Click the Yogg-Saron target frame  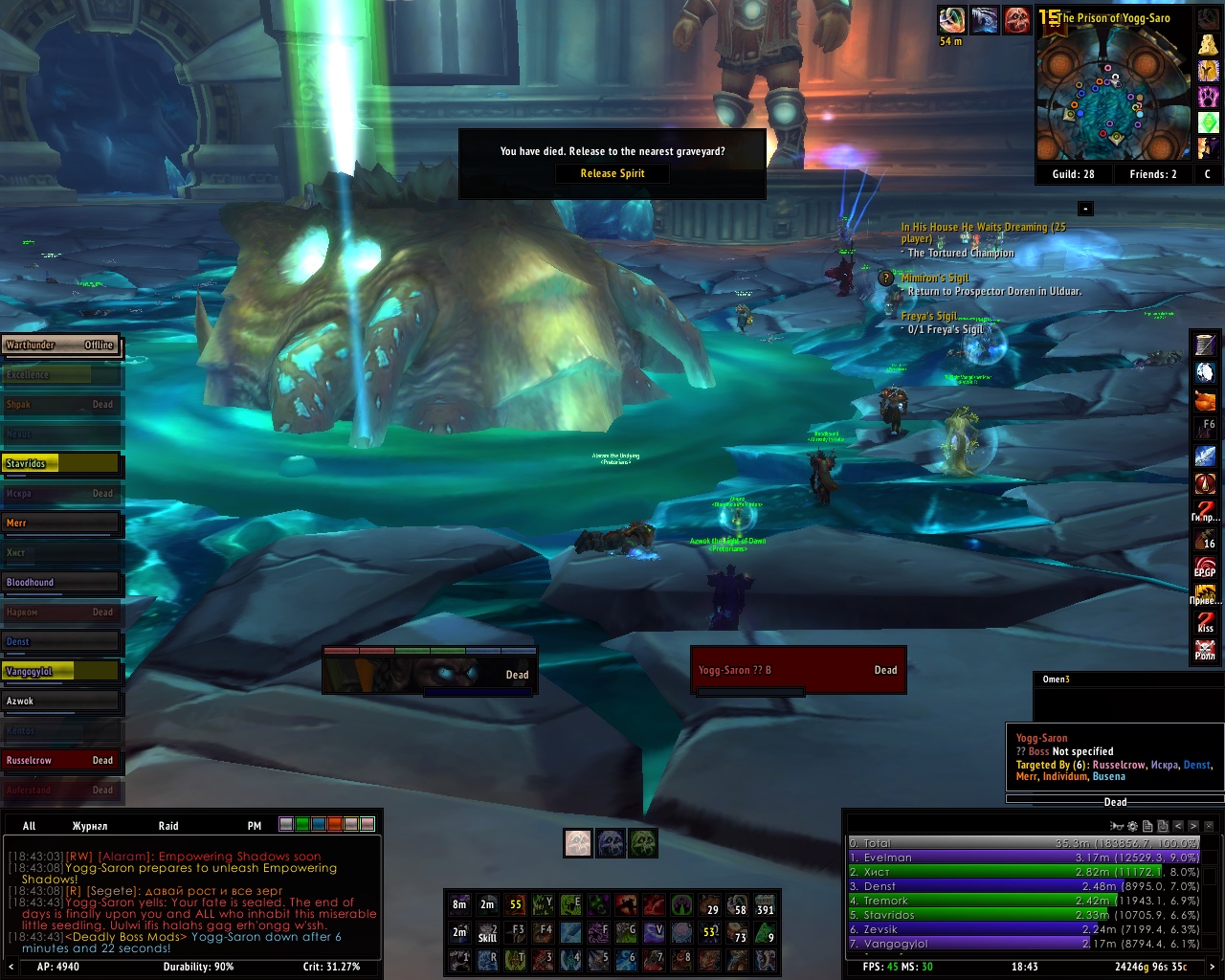coord(797,670)
